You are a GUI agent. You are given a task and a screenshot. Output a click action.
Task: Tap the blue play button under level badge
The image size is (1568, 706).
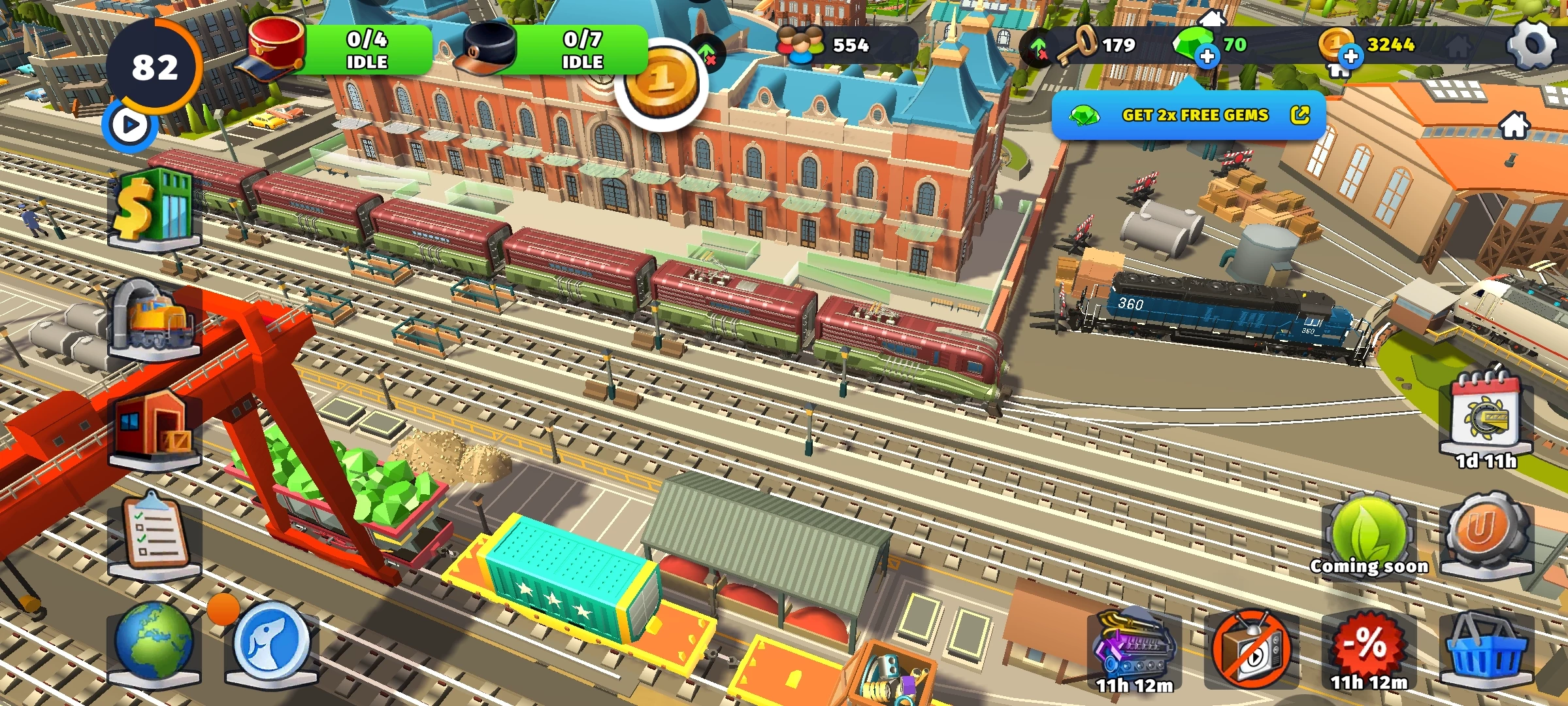[130, 125]
